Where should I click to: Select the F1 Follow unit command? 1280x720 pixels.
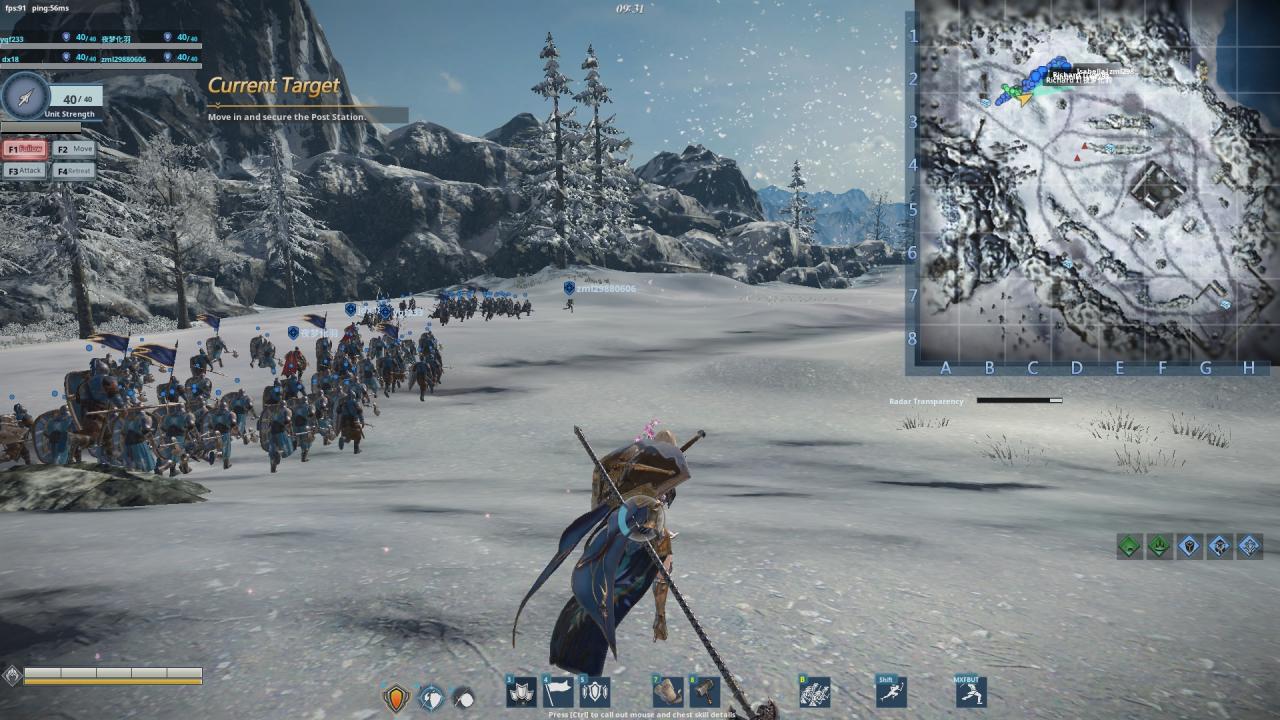click(25, 149)
